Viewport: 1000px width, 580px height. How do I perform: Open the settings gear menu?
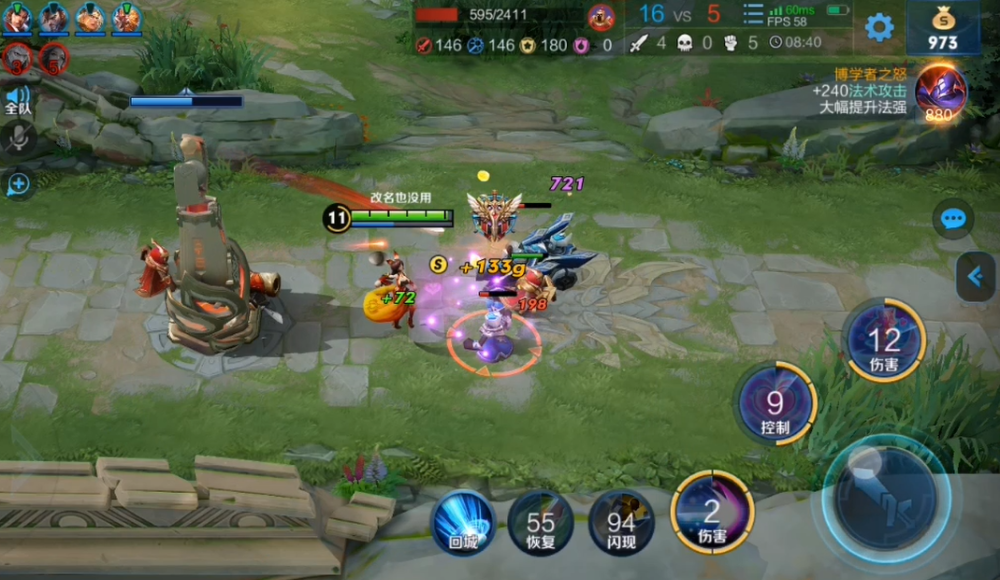[x=878, y=28]
